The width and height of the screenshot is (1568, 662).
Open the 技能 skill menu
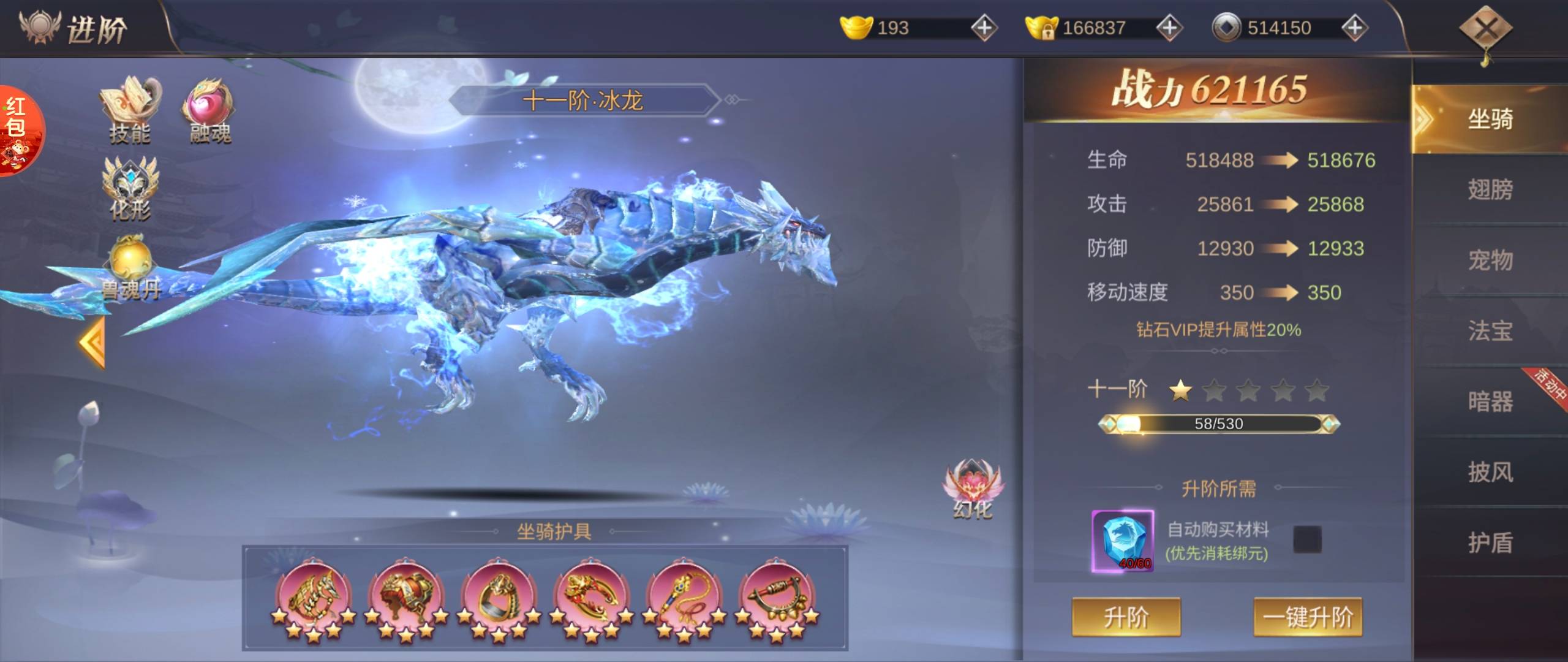point(130,110)
